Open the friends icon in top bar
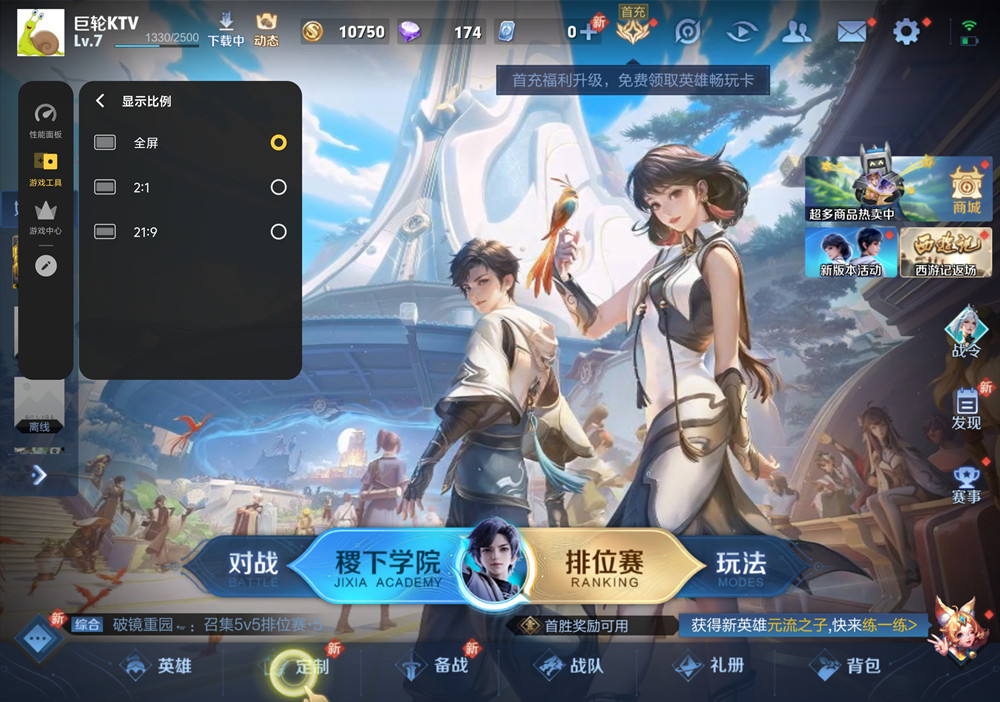 [796, 32]
